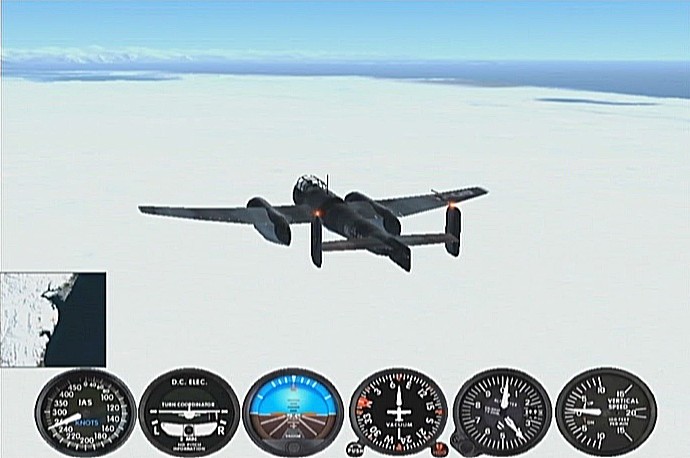Select the vertical speed gauge

point(605,412)
